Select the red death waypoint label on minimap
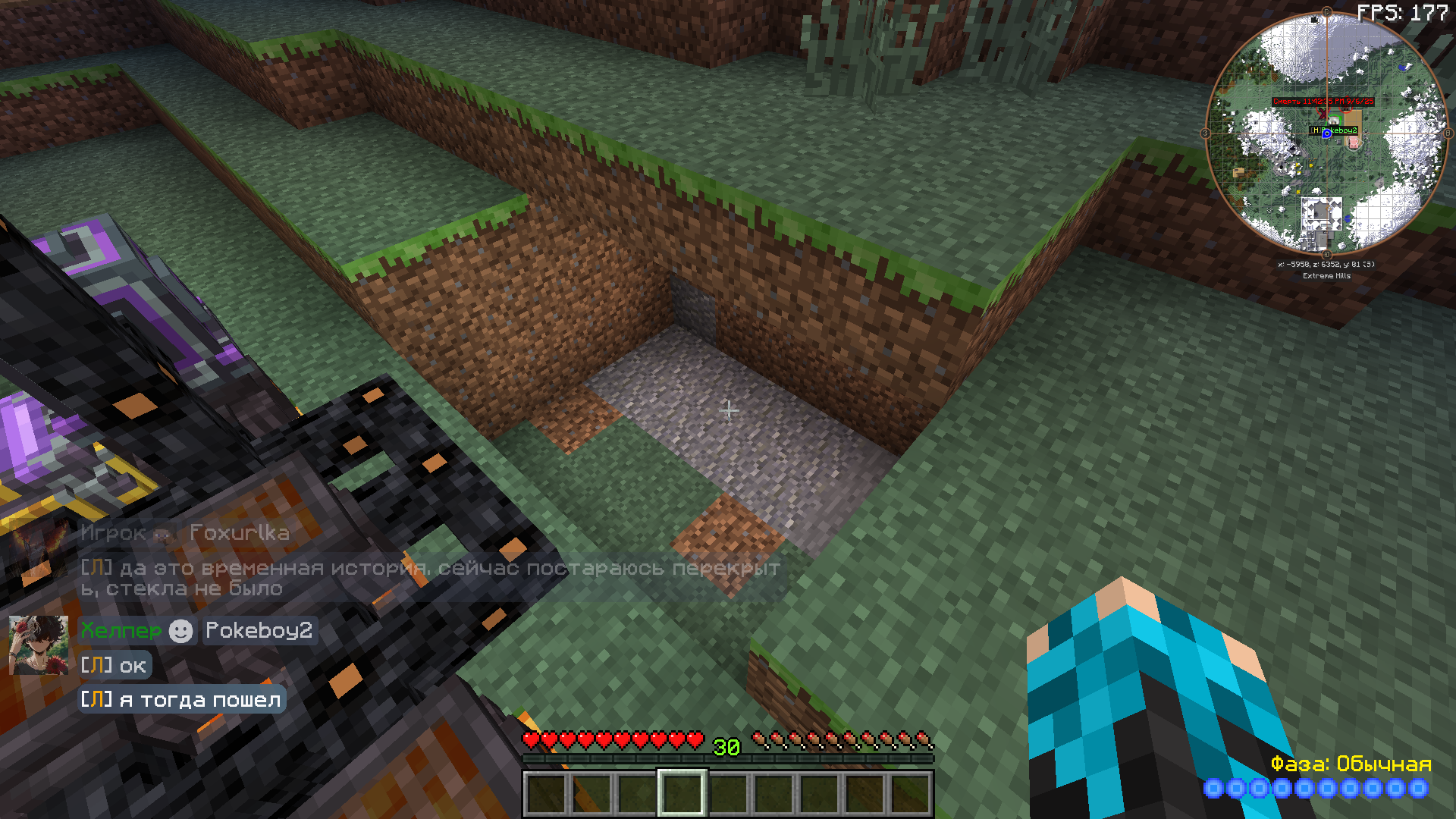This screenshot has width=1456, height=819. click(1323, 101)
